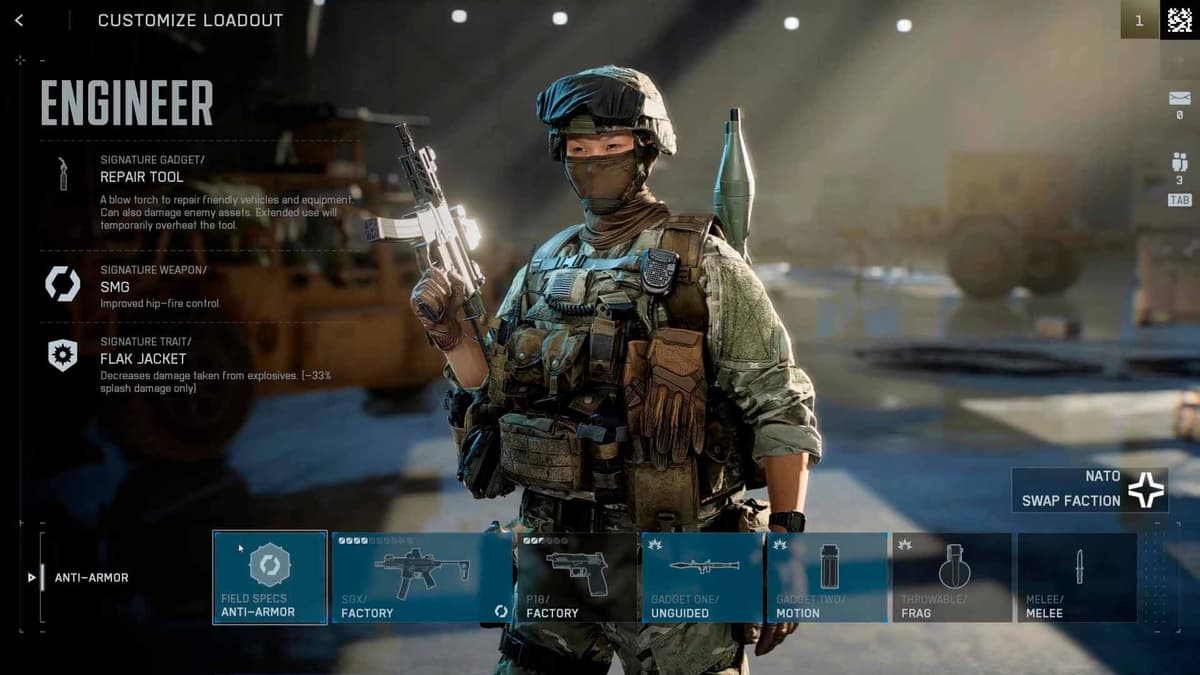
Task: Select the Field Specs Anti-Armor slot
Action: [x=270, y=577]
